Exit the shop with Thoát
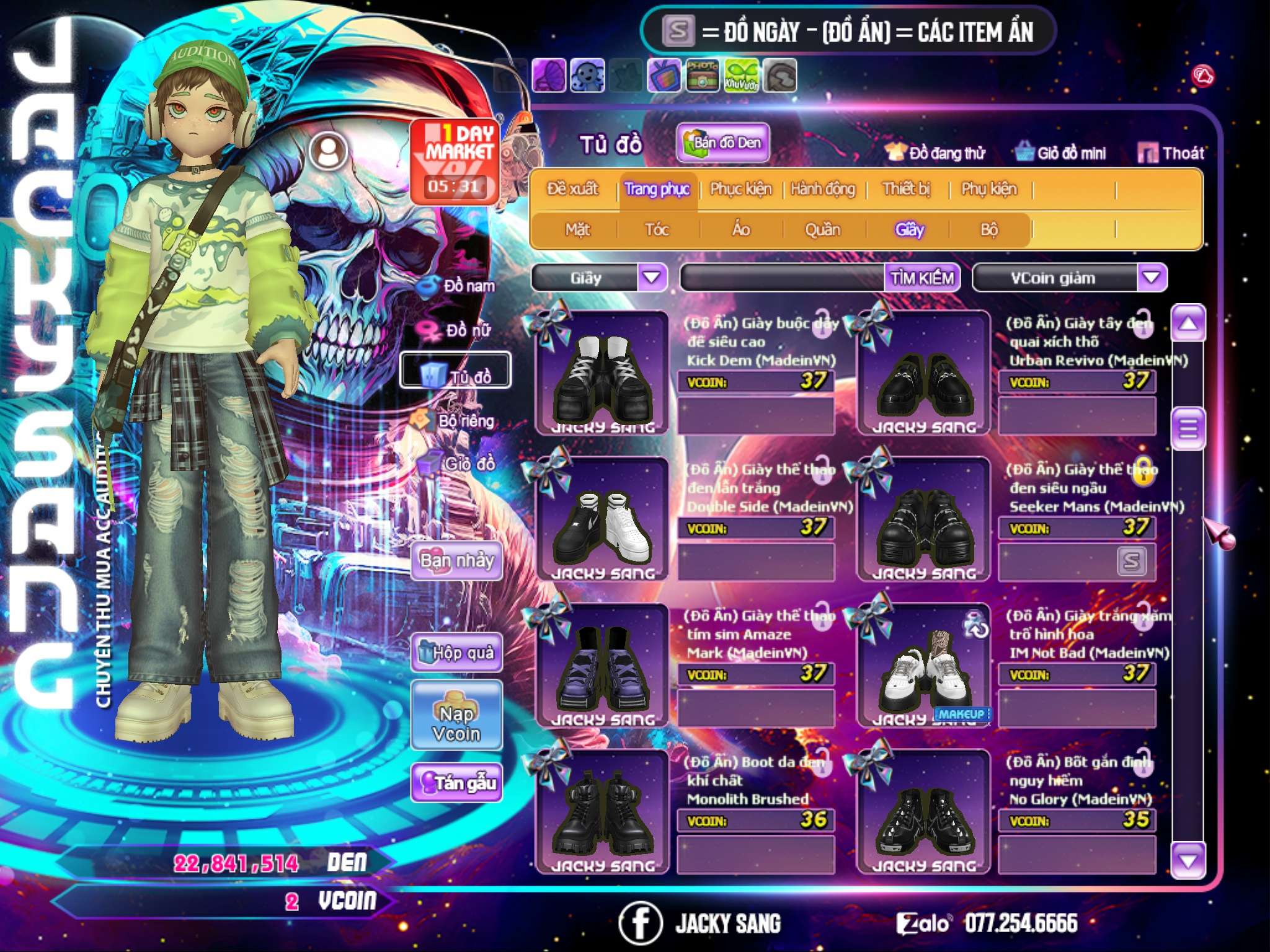This screenshot has width=1270, height=952. click(x=1171, y=152)
